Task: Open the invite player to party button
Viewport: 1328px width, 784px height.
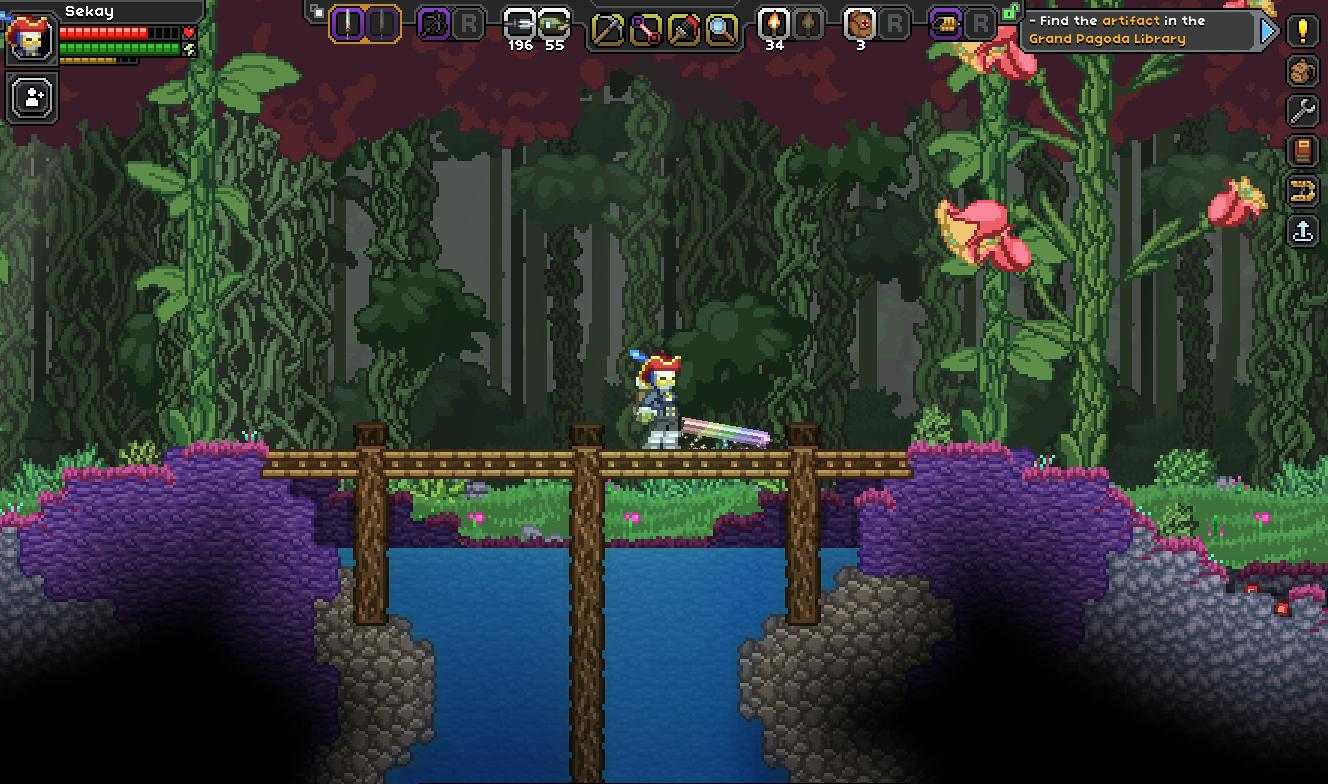Action: pos(32,98)
